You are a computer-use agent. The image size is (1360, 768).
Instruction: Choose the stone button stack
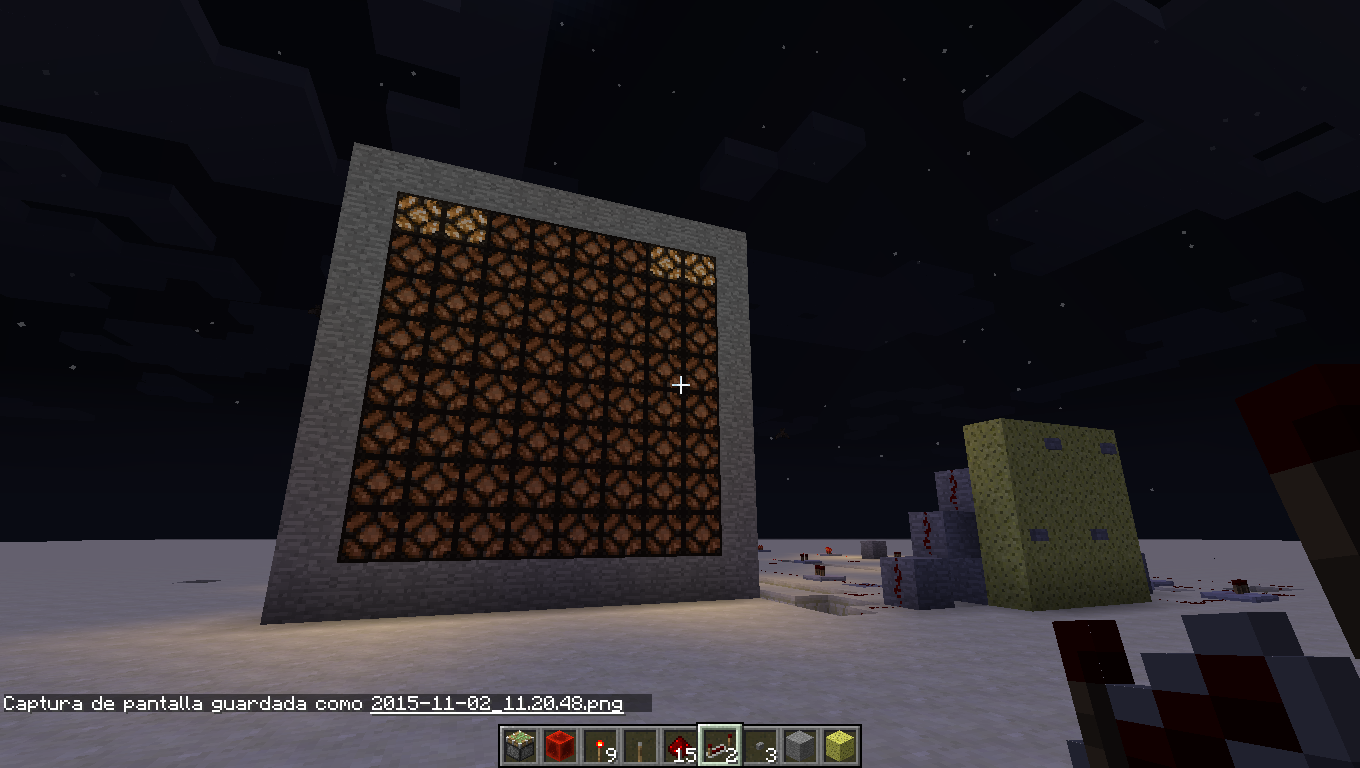pyautogui.click(x=760, y=746)
